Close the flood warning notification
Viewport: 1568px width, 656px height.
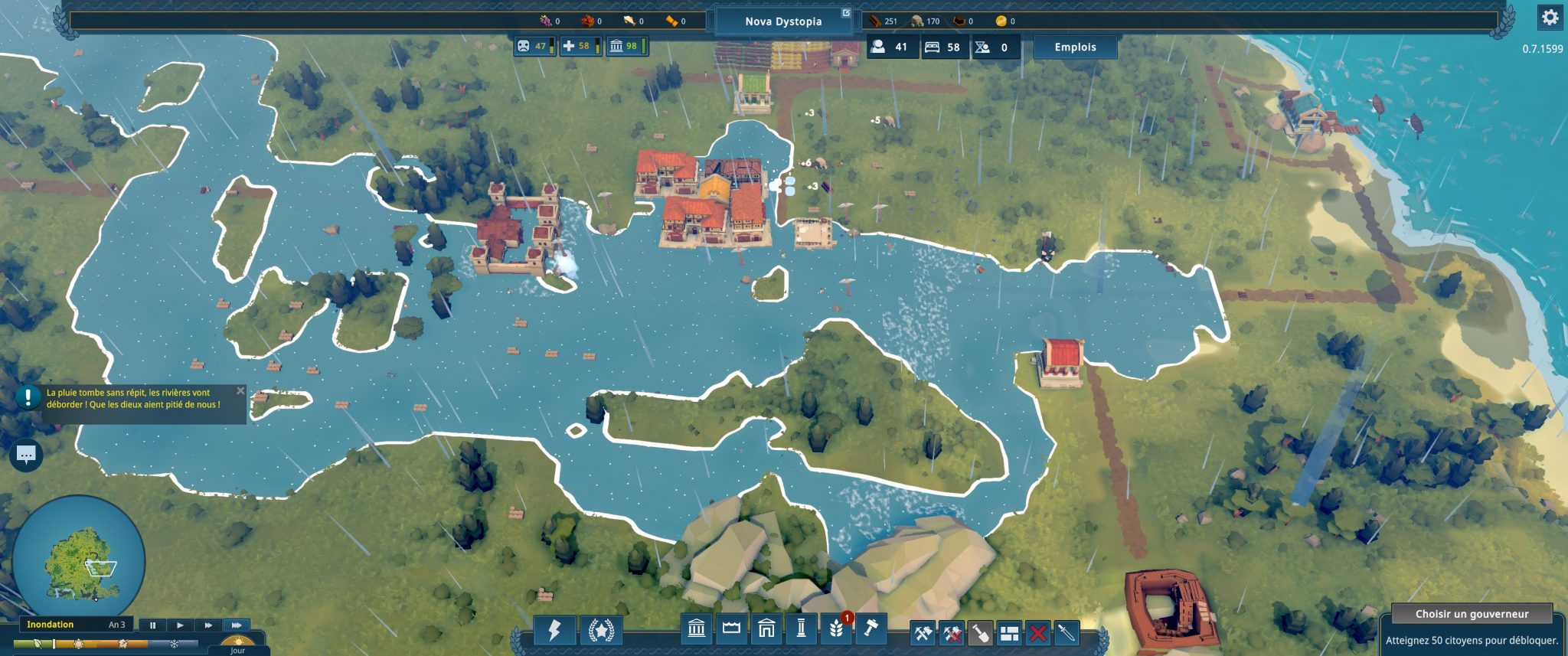tap(240, 391)
